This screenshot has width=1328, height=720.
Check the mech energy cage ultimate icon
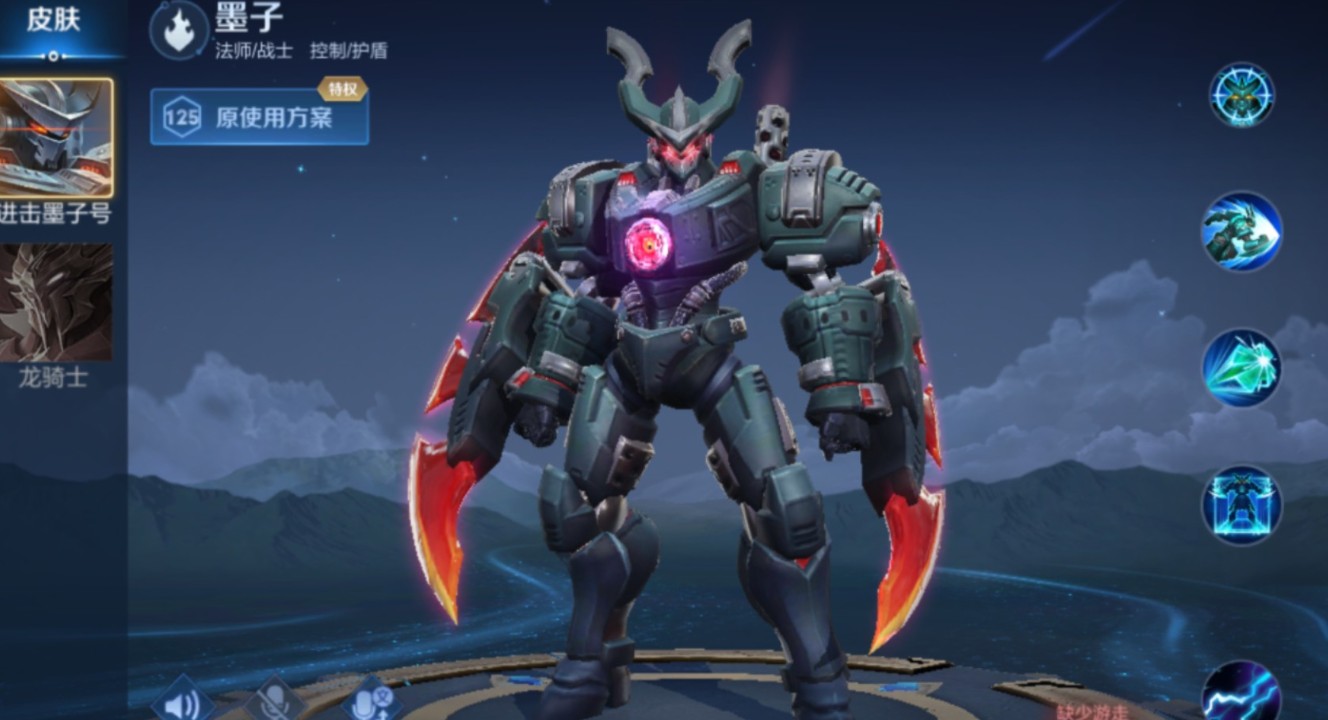1241,505
